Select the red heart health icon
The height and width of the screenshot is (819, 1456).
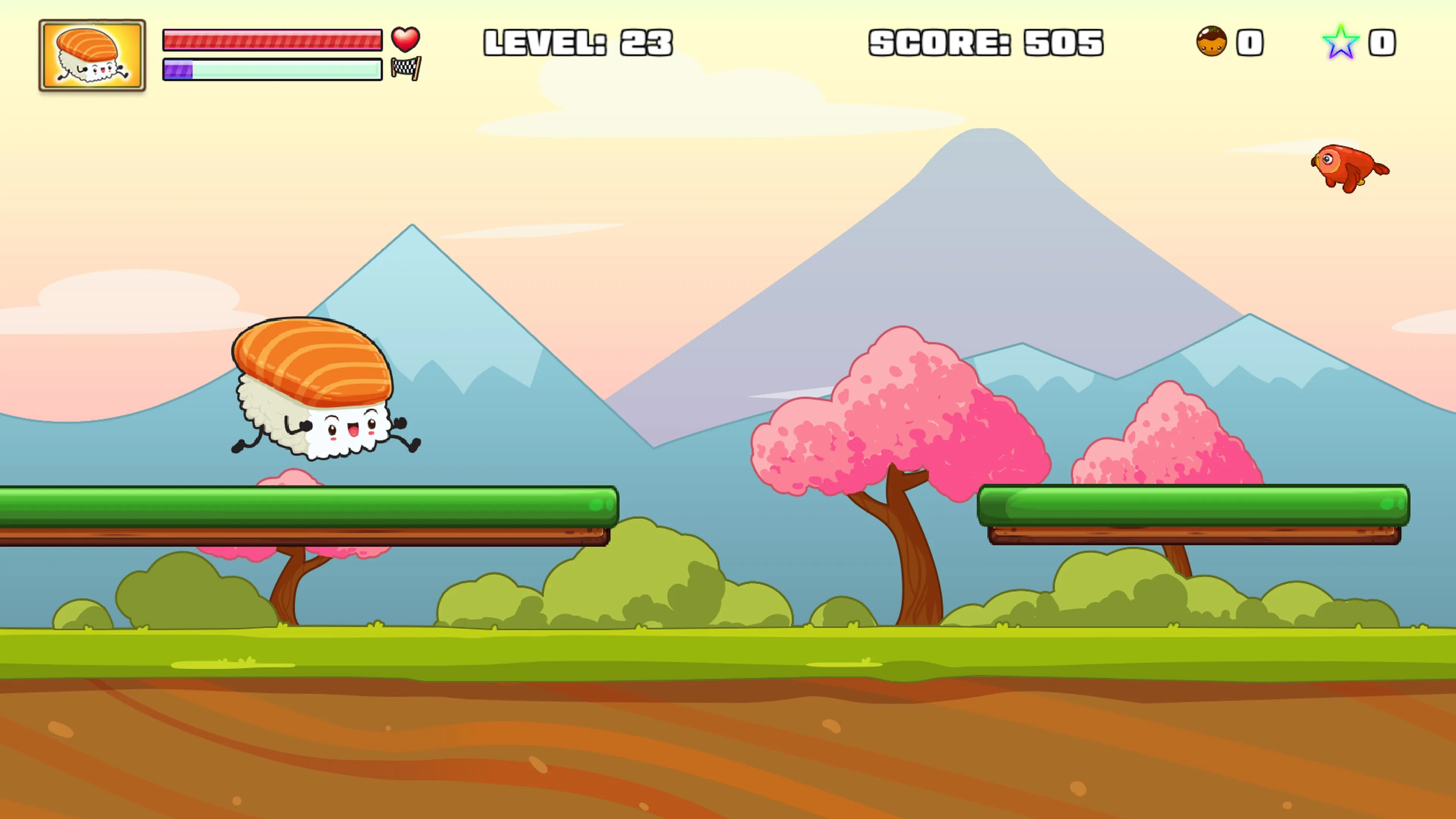click(x=405, y=39)
